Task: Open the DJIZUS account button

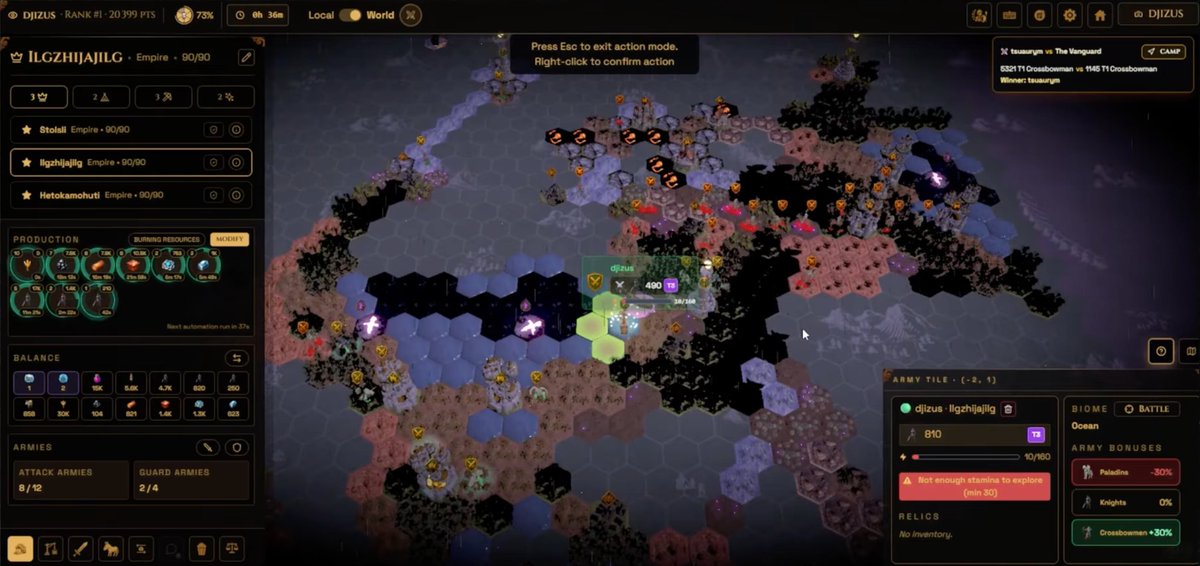Action: pos(1157,15)
